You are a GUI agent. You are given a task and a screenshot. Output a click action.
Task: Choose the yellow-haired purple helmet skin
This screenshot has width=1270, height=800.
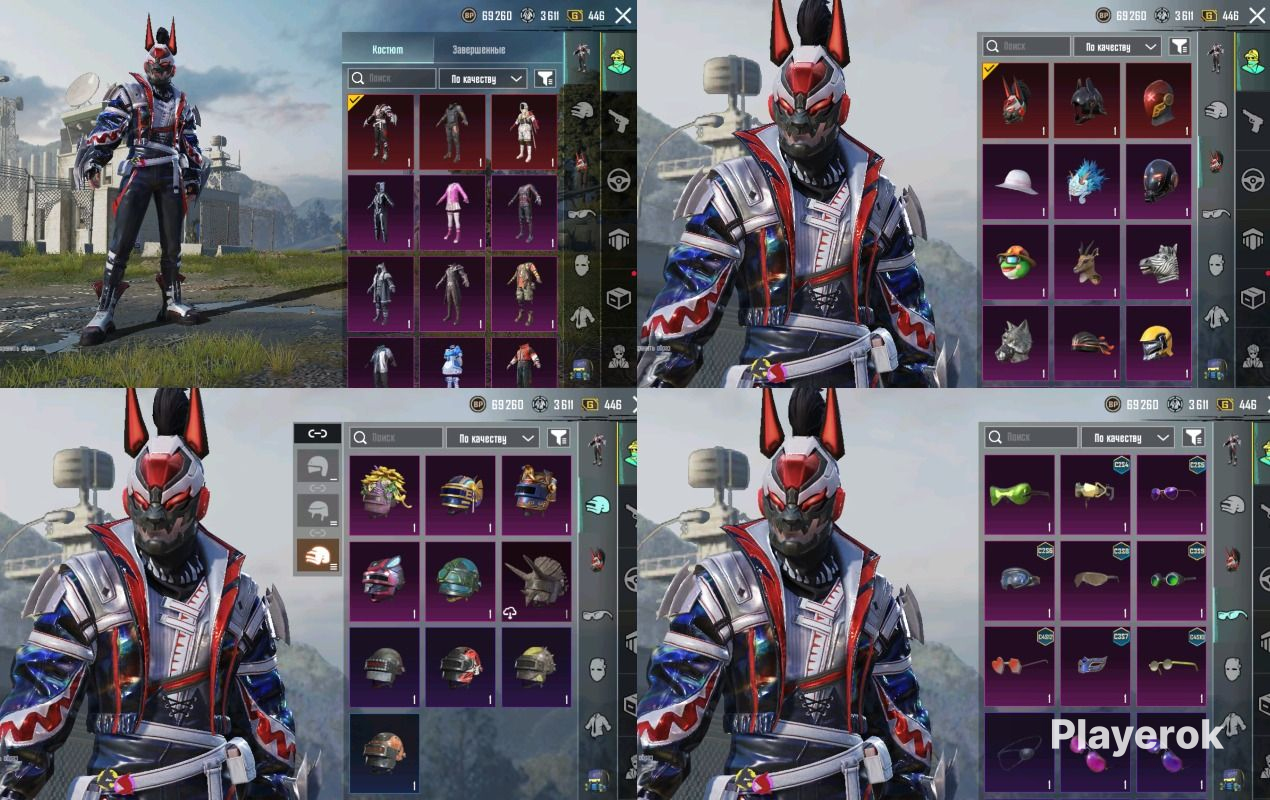pos(383,494)
